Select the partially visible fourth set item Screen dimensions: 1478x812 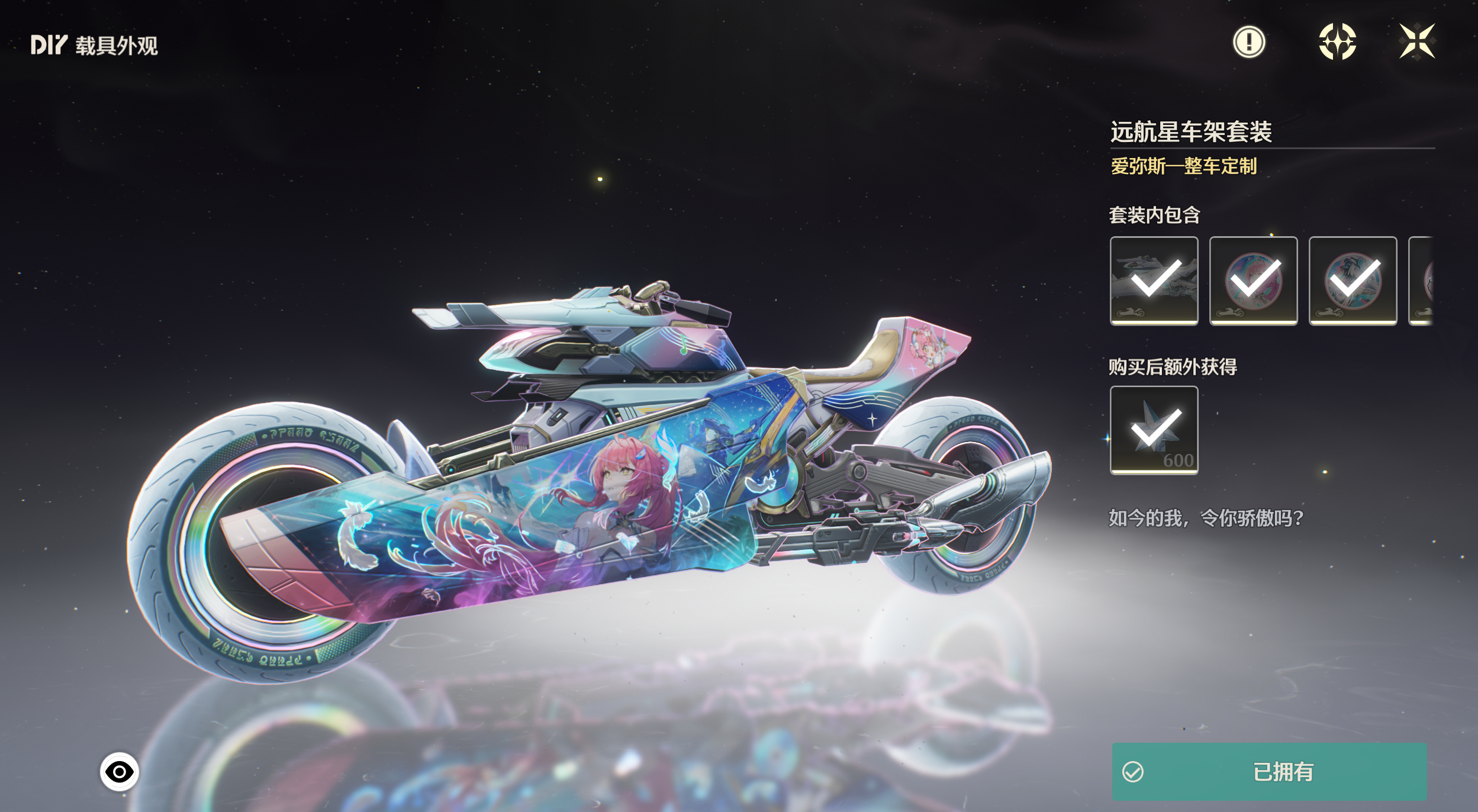1422,281
